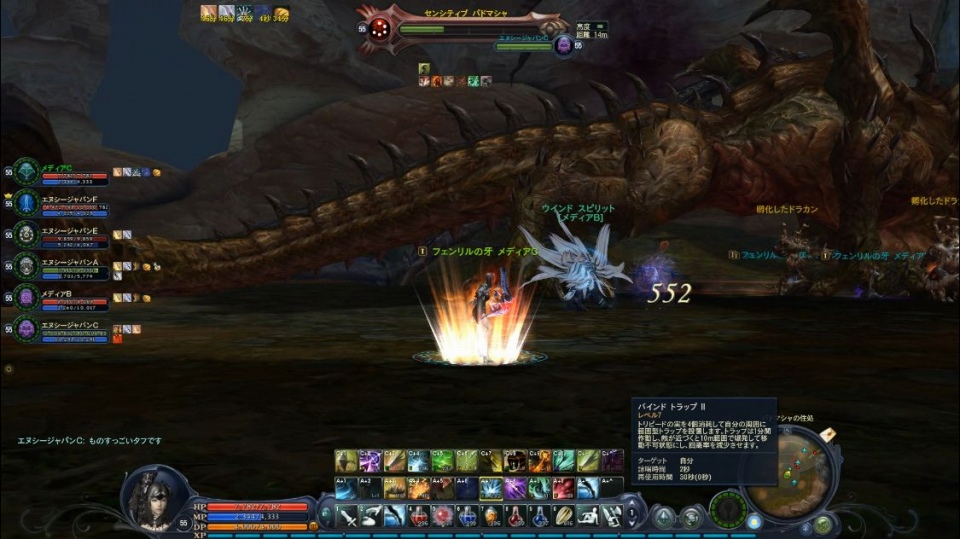Click the player character portrait
Viewport: 960px width, 539px height.
(x=155, y=497)
